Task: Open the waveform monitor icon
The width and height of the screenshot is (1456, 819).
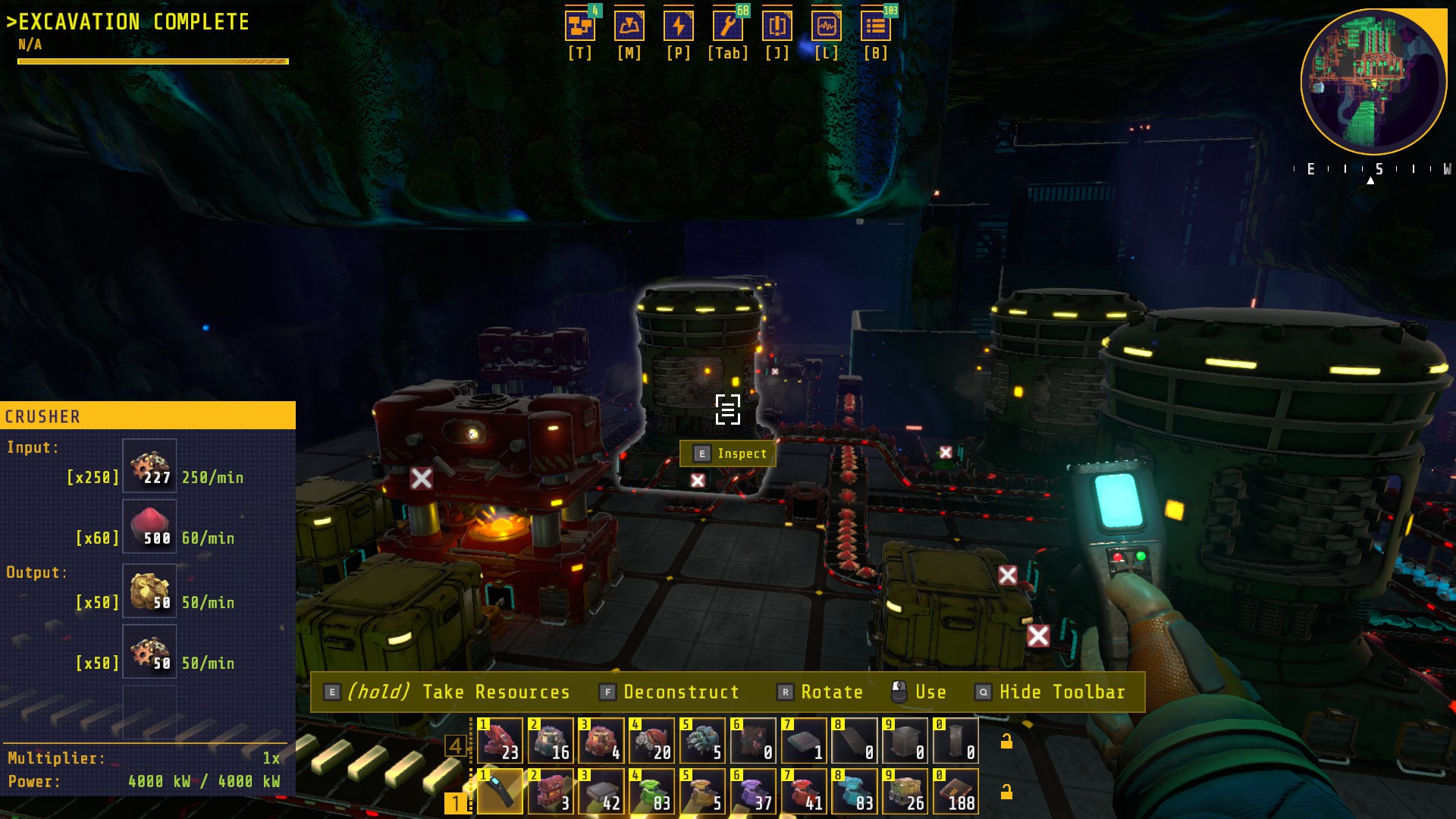Action: [x=827, y=27]
